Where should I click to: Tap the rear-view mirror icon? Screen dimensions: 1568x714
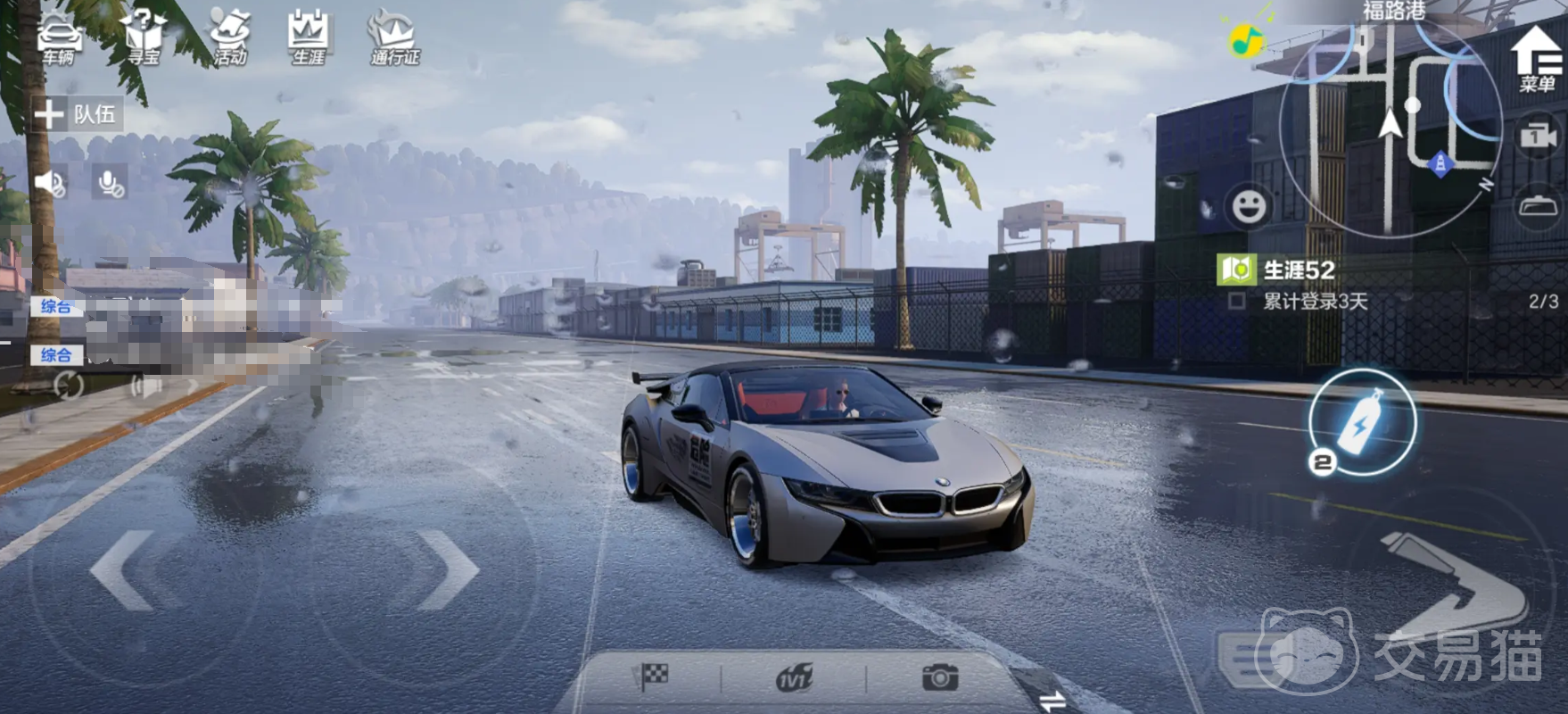[1538, 207]
